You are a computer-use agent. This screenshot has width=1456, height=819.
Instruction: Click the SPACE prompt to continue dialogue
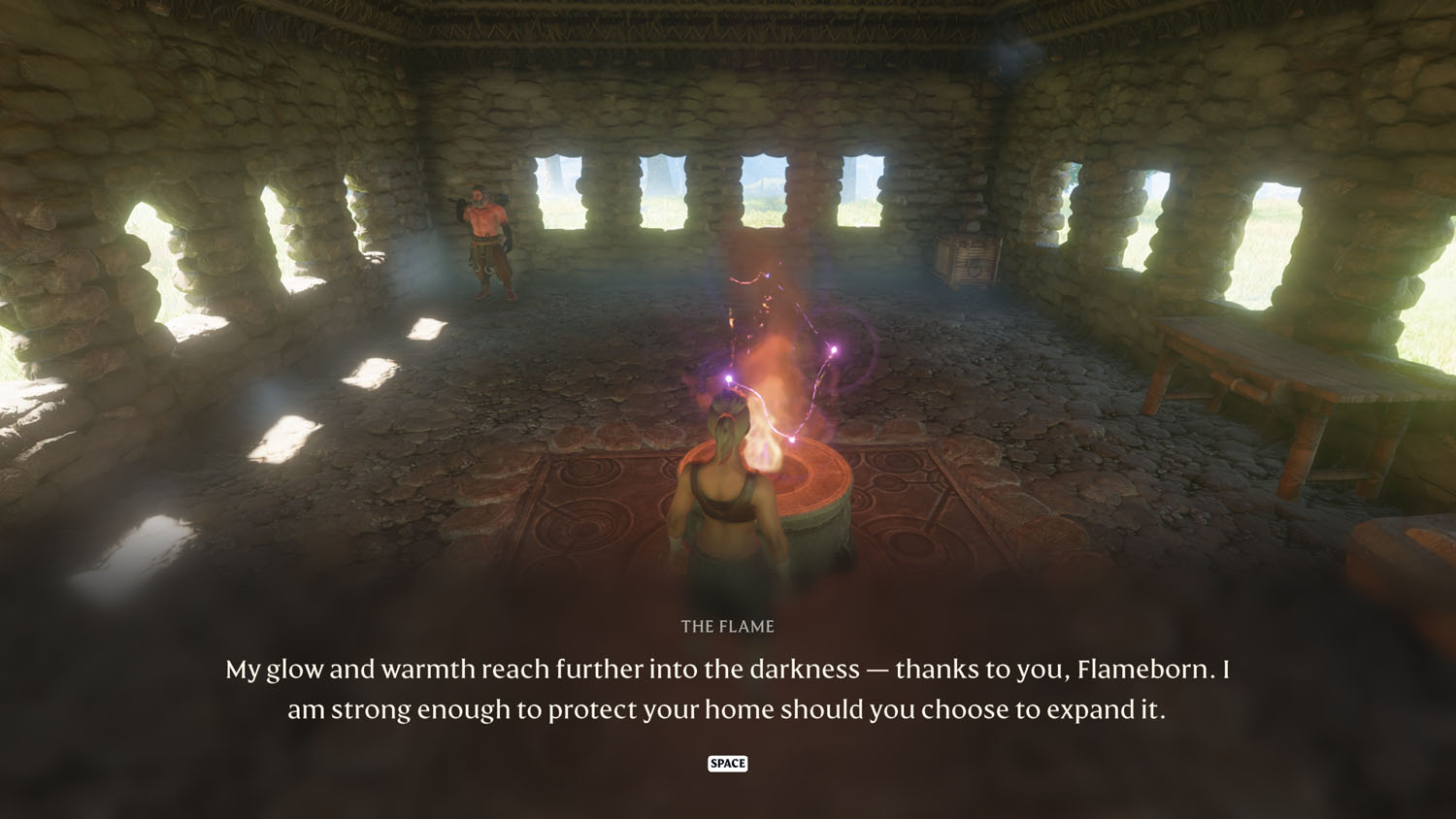tap(728, 764)
